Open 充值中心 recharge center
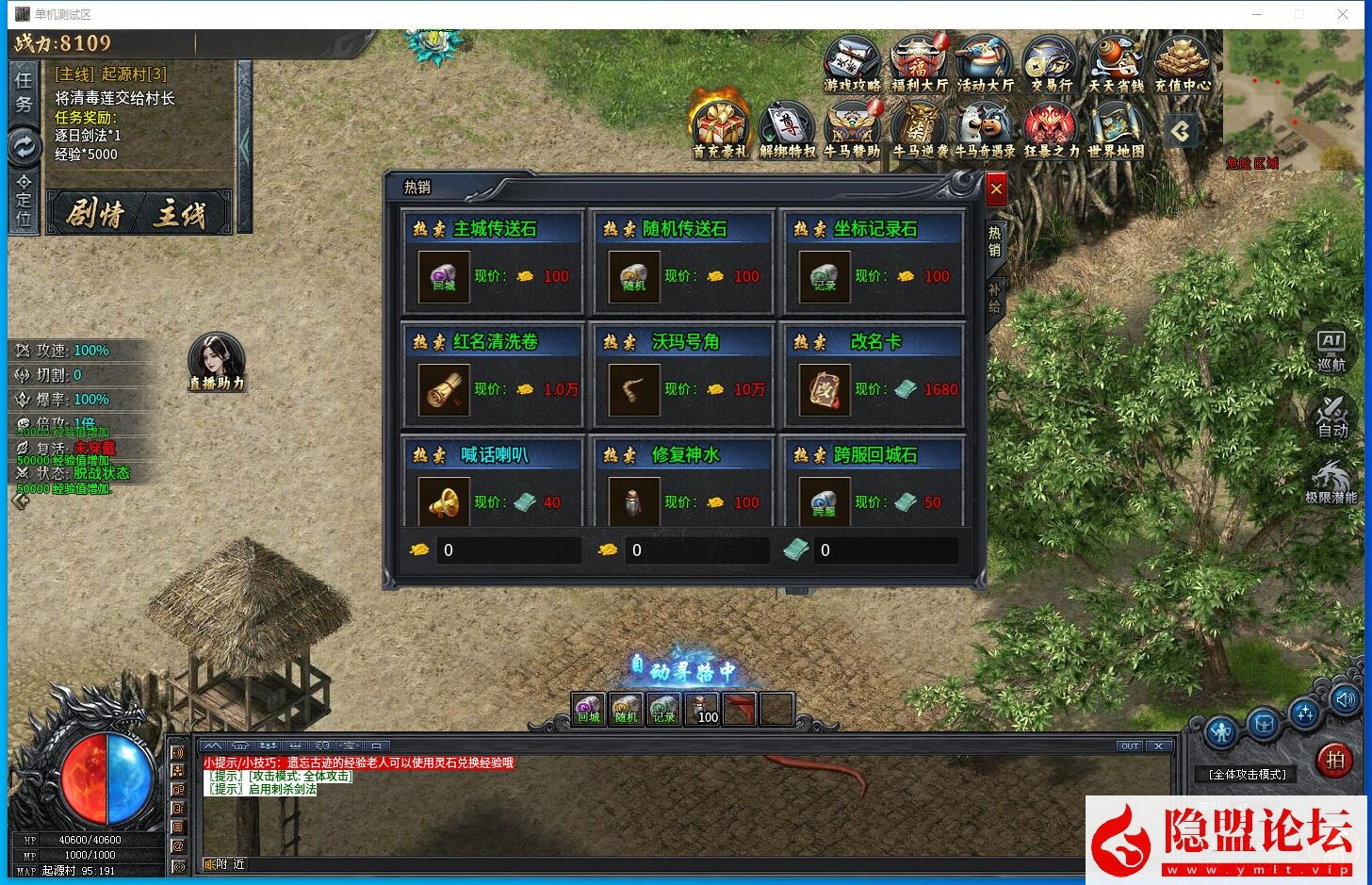The height and width of the screenshot is (885, 1372). (x=1182, y=63)
